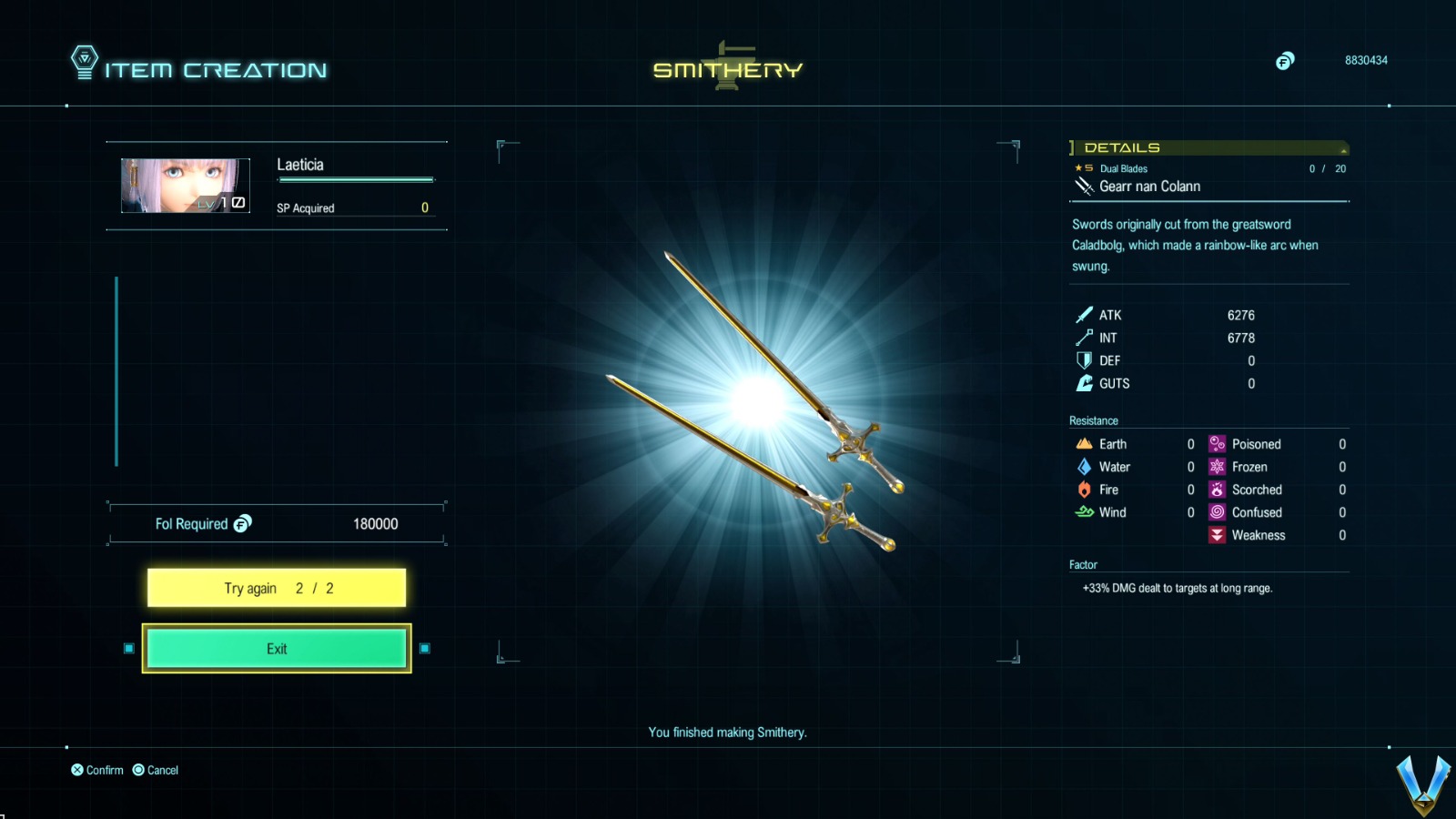The image size is (1456, 819).
Task: Click the Details header tab
Action: (1119, 147)
